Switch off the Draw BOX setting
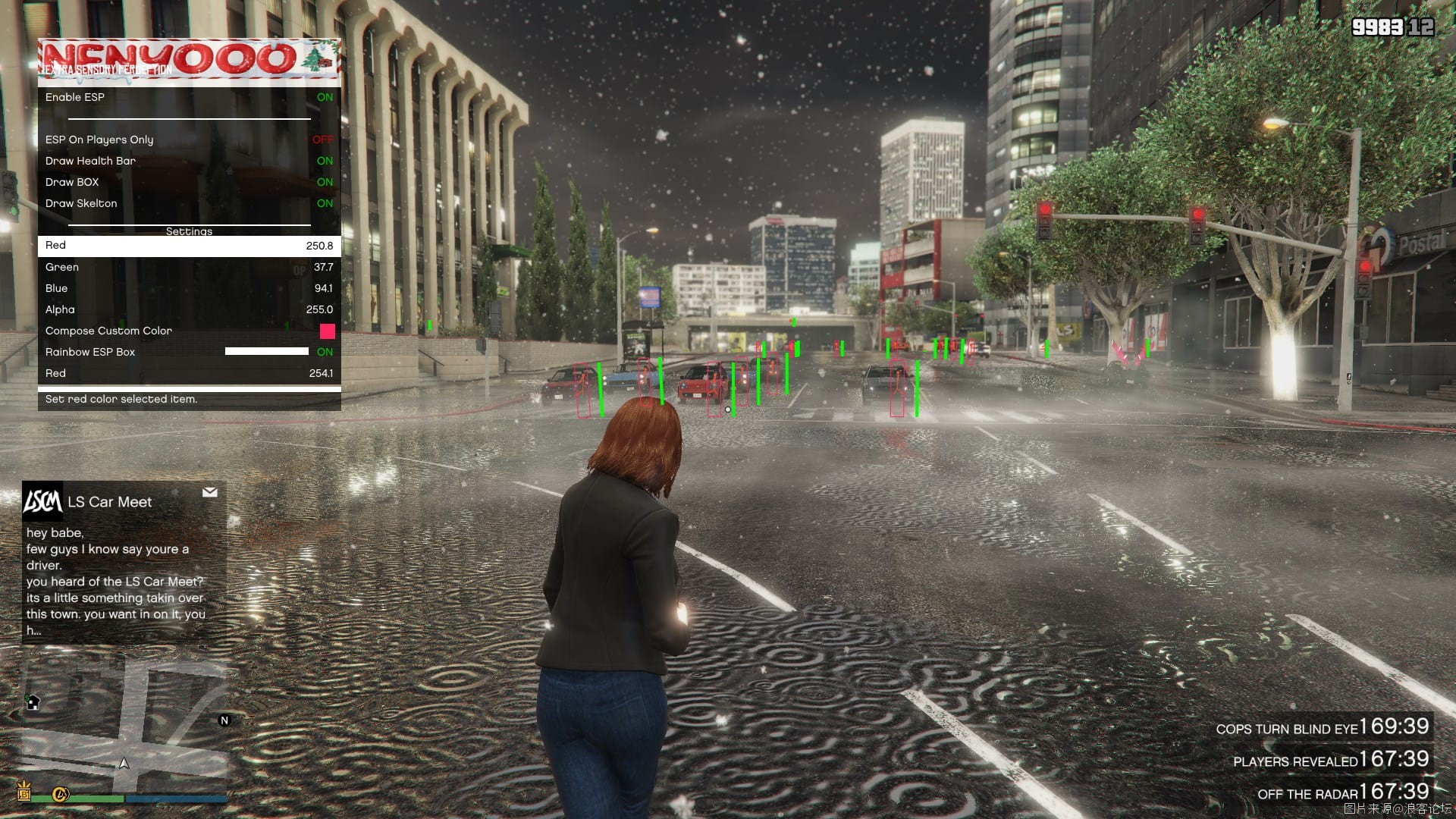Viewport: 1456px width, 819px height. 189,182
